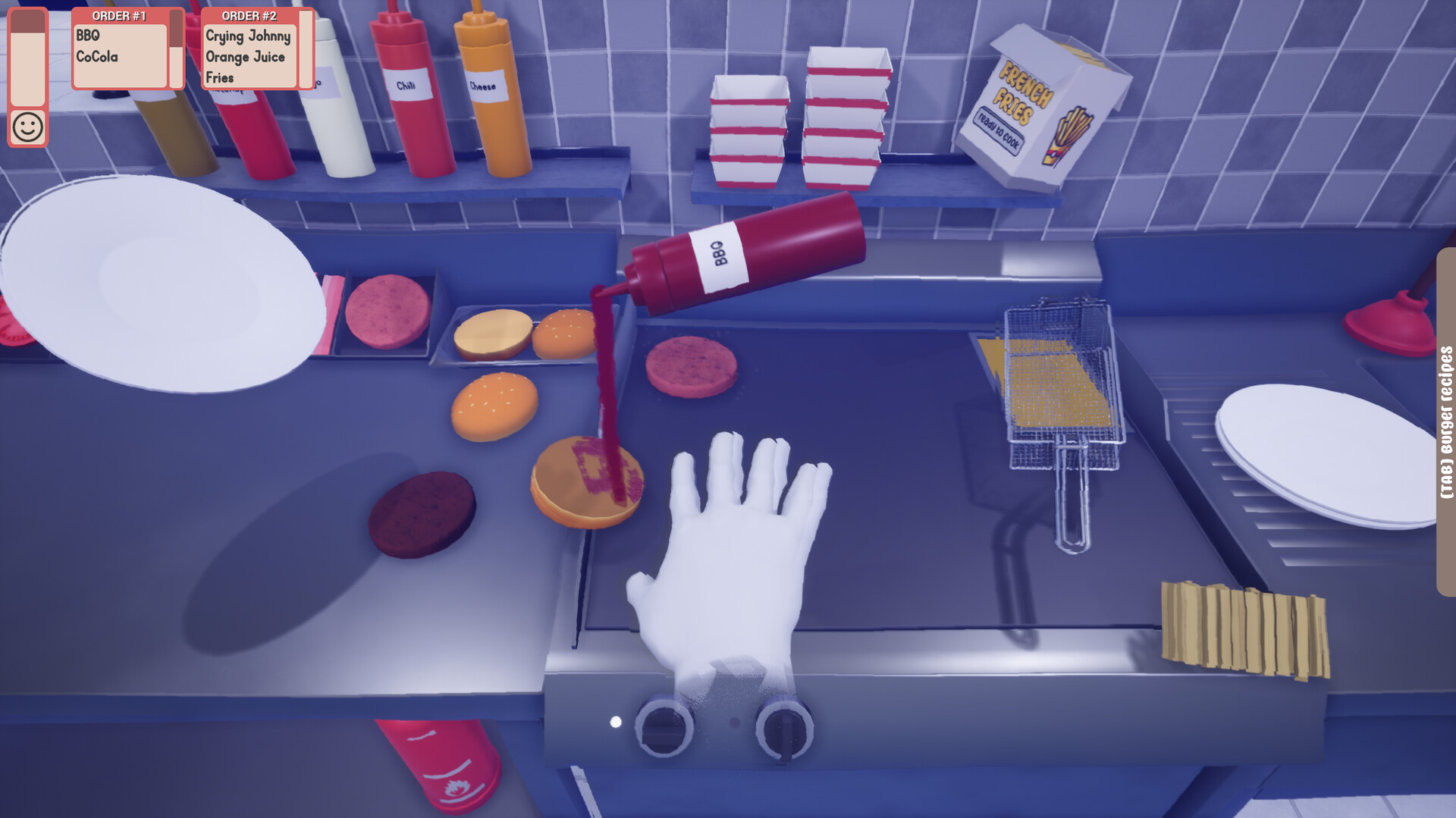Click the Fries item on Order #2
1456x818 pixels.
tap(220, 78)
